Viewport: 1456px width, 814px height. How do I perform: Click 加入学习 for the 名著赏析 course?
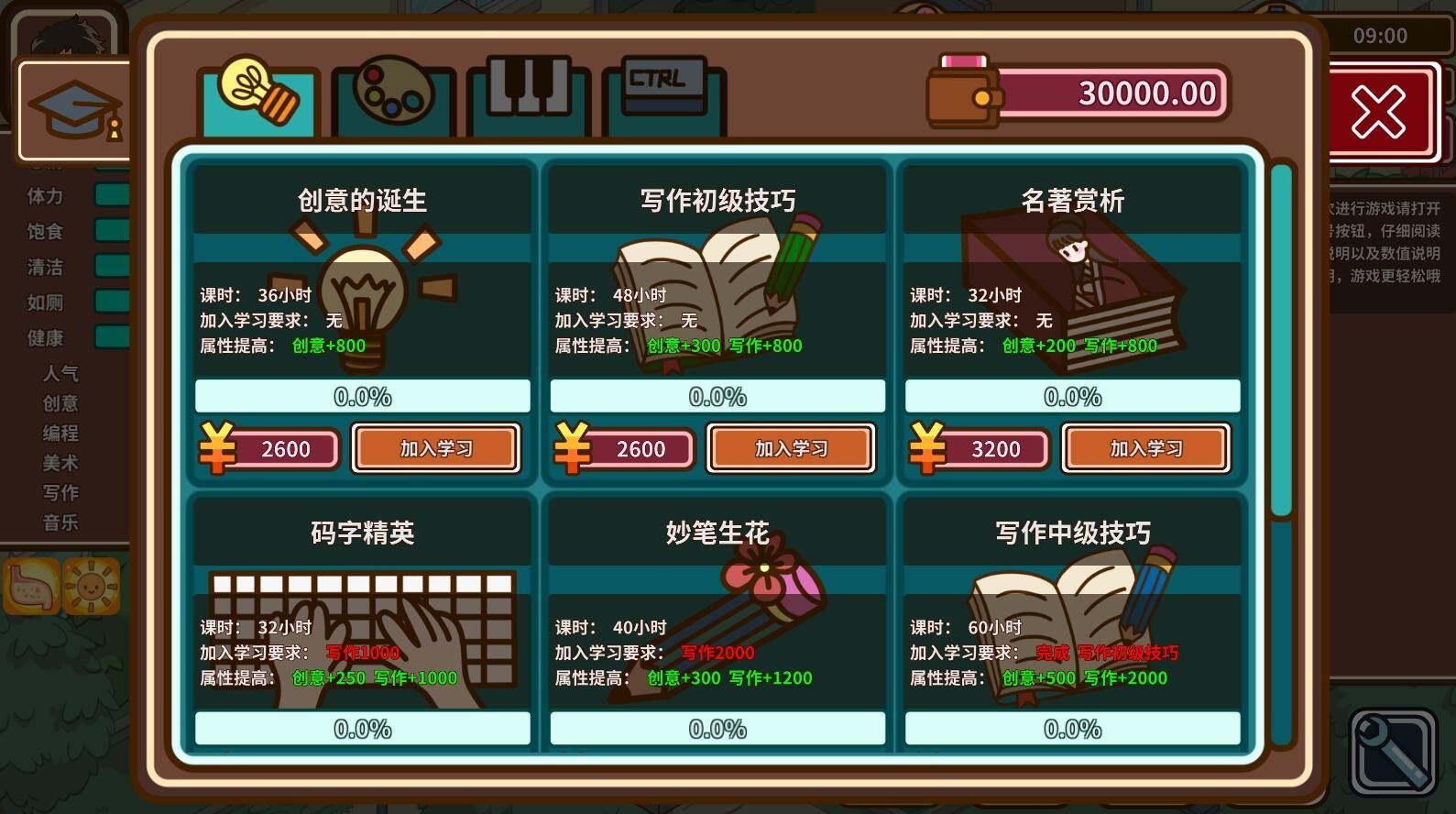1144,448
